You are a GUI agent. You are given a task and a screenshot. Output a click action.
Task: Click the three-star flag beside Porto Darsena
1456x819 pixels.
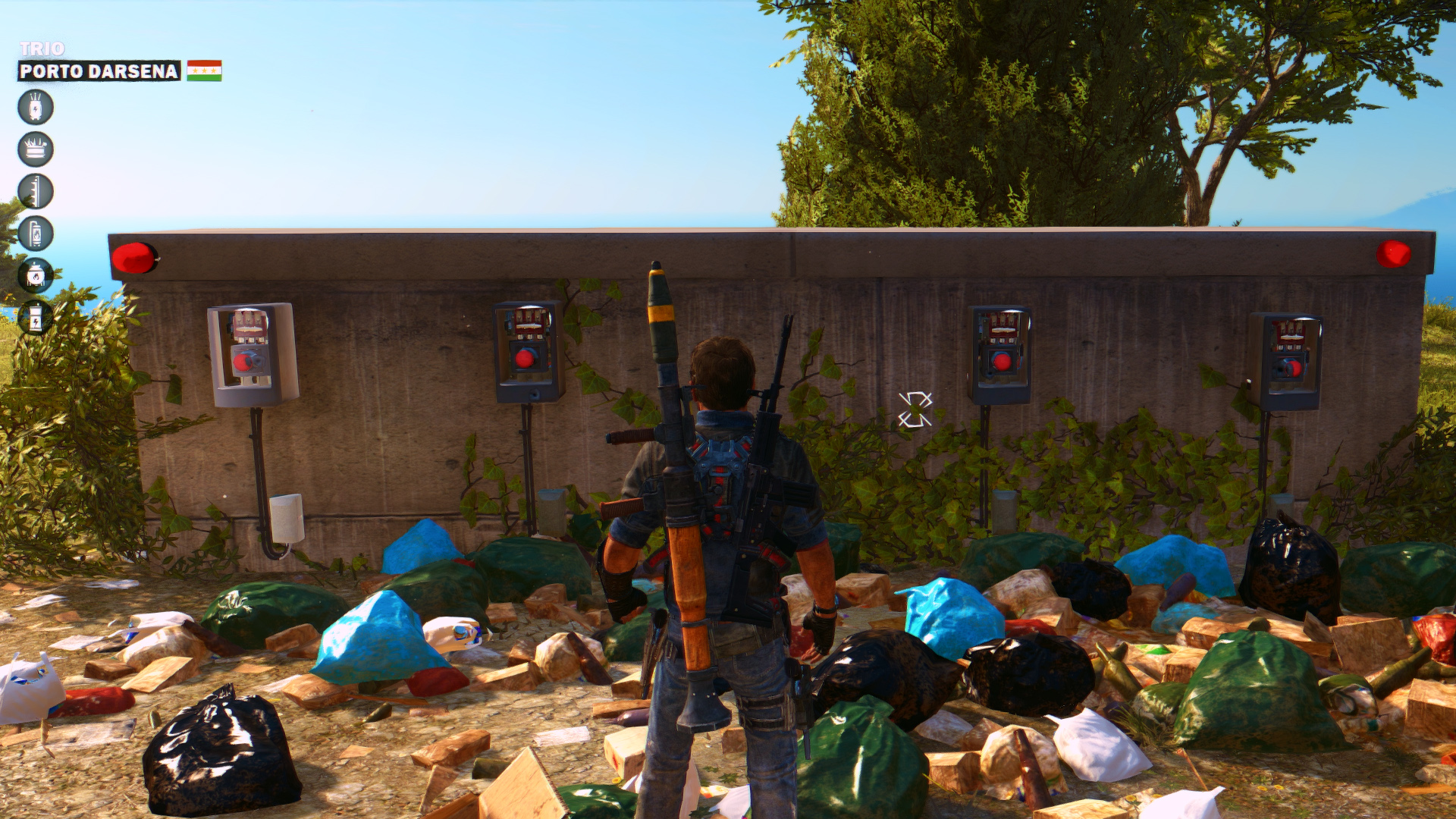204,71
